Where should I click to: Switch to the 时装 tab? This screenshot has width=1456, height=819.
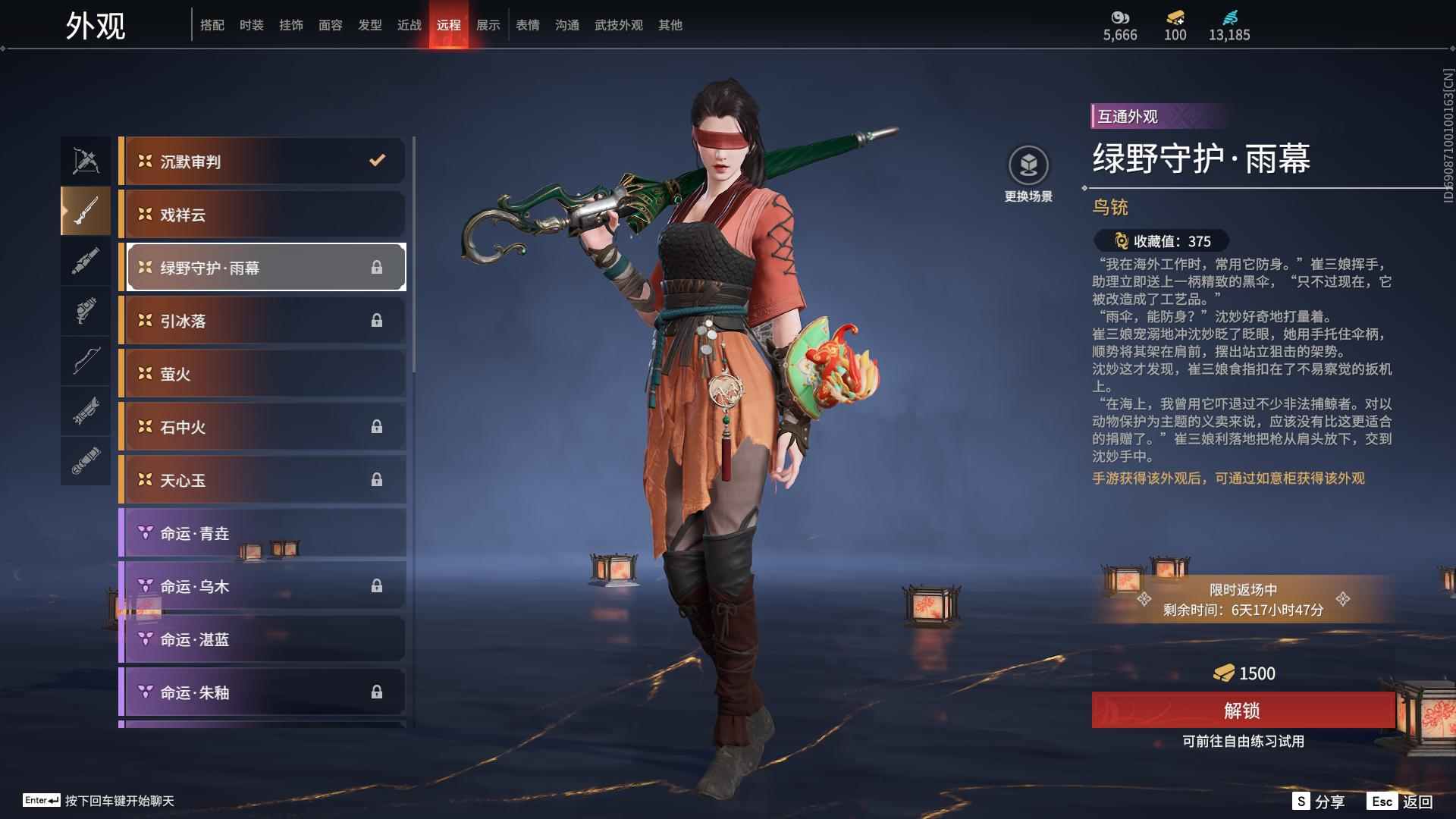[252, 24]
